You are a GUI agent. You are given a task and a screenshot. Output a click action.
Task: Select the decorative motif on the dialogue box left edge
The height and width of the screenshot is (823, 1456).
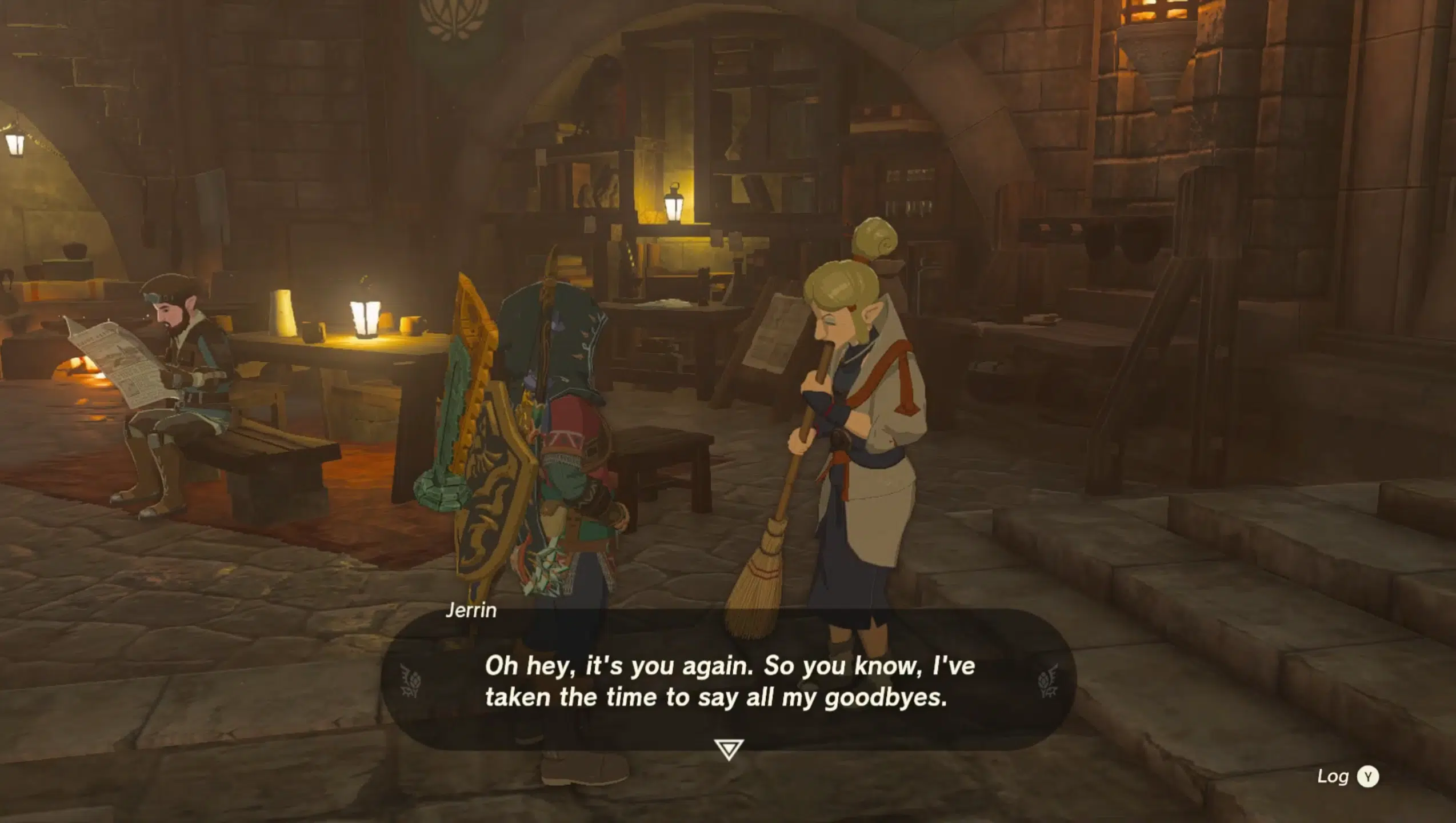point(410,680)
